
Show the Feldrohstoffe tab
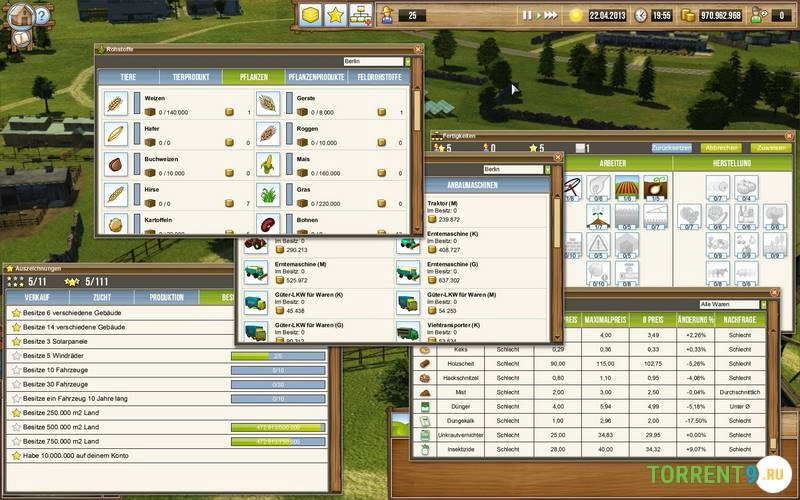coord(378,77)
